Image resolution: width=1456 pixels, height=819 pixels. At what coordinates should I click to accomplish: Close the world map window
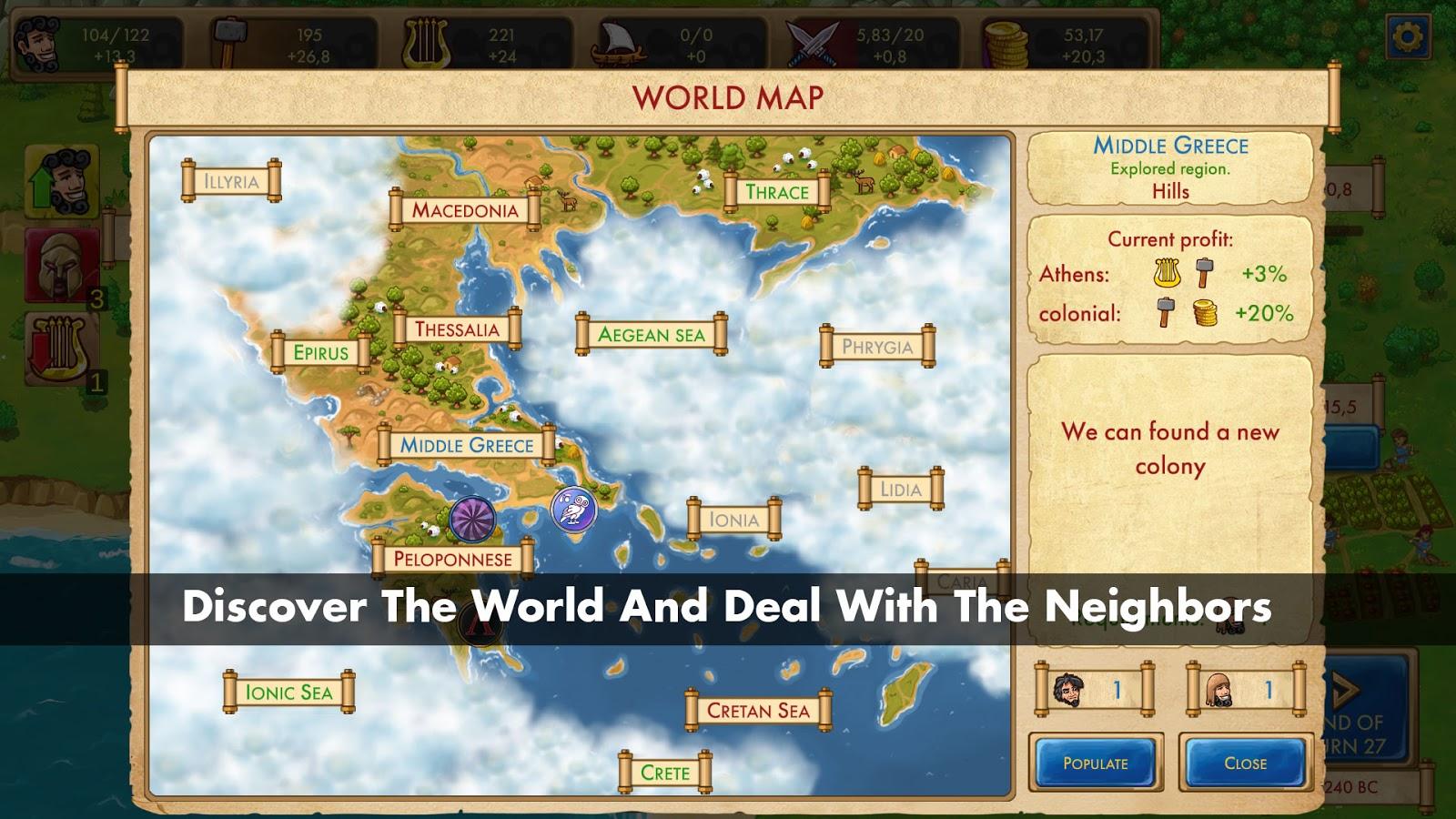point(1245,763)
